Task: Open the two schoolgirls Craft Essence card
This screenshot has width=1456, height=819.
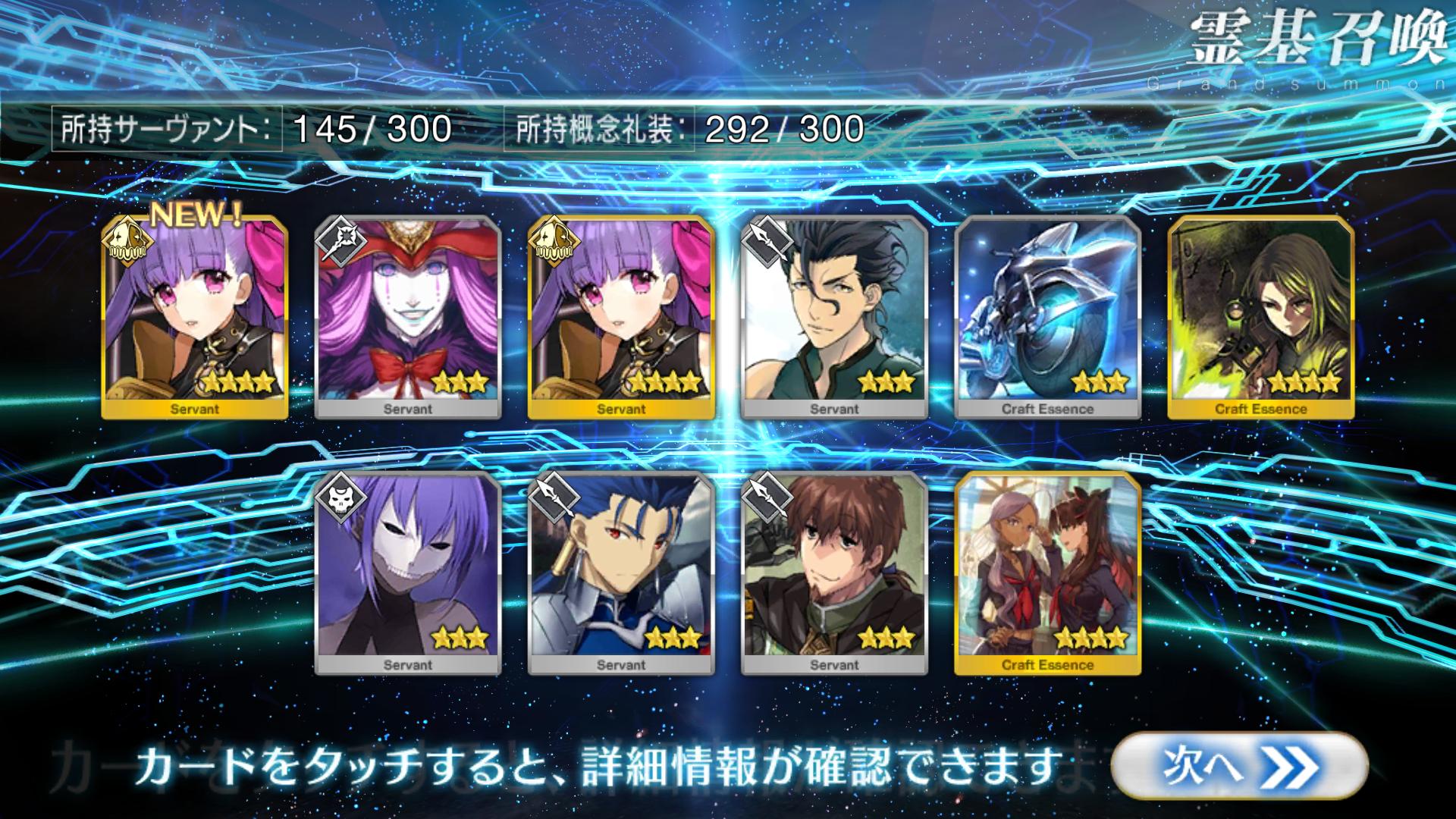Action: coord(1047,573)
